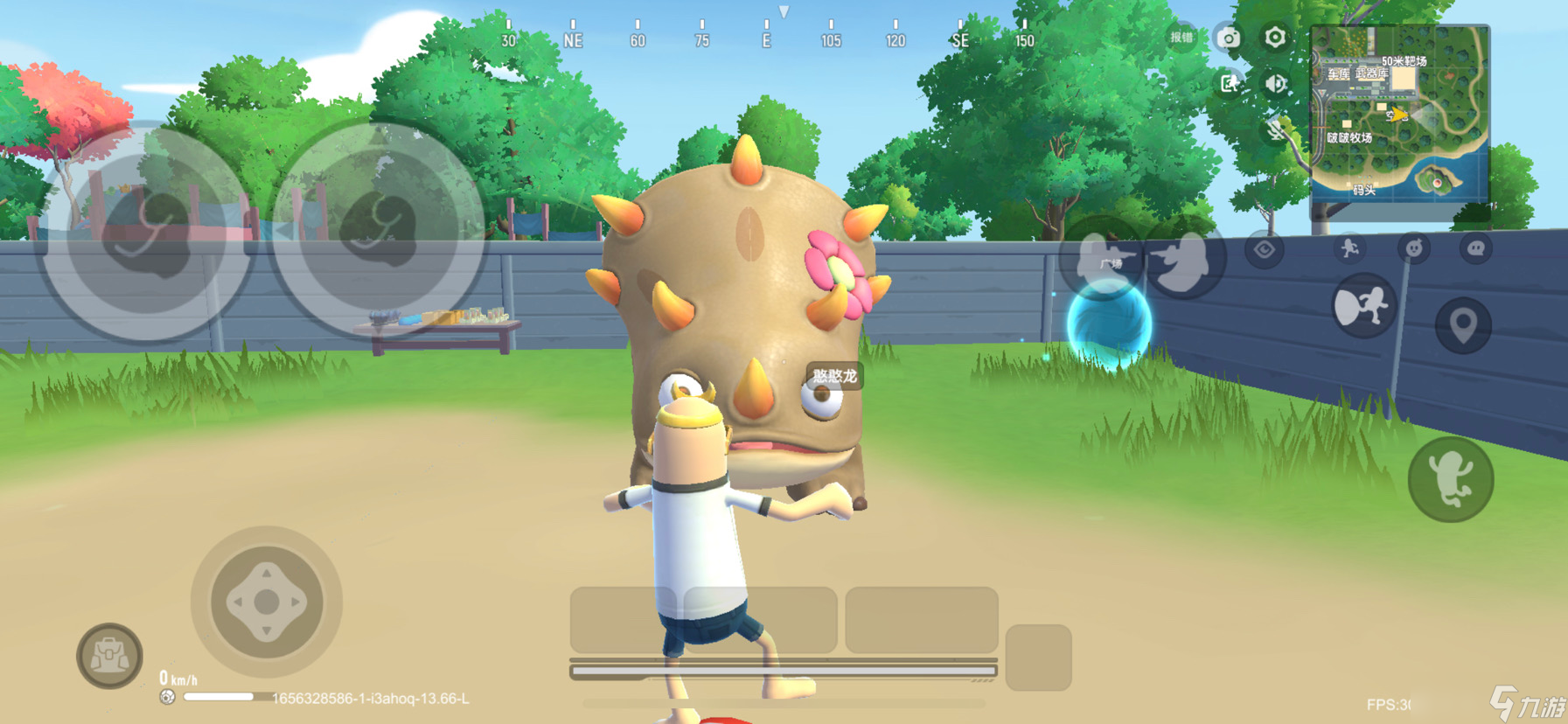The image size is (1568, 724).
Task: Open the camera screenshot tool
Action: pos(1229,38)
